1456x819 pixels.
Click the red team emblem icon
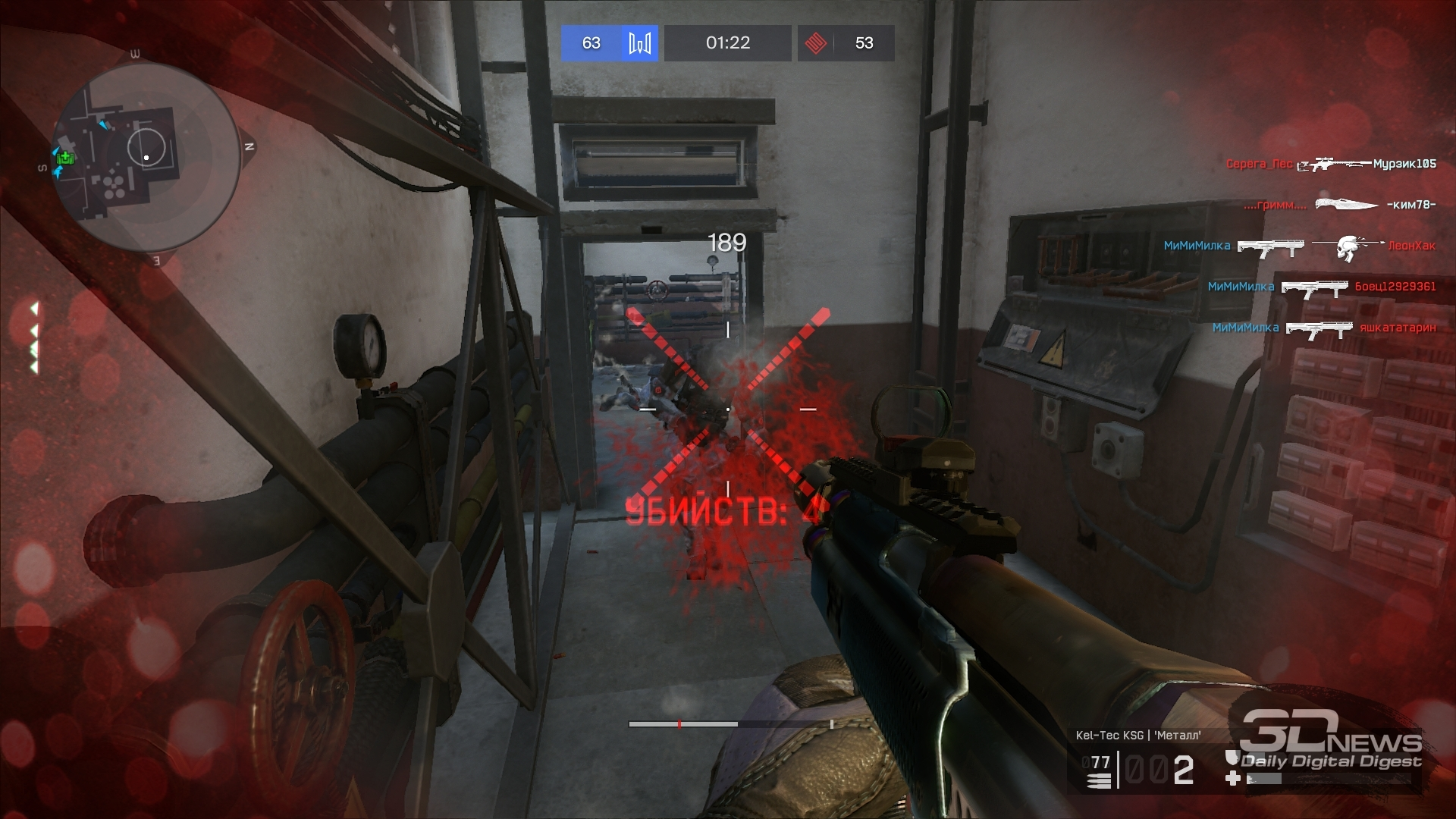[815, 43]
